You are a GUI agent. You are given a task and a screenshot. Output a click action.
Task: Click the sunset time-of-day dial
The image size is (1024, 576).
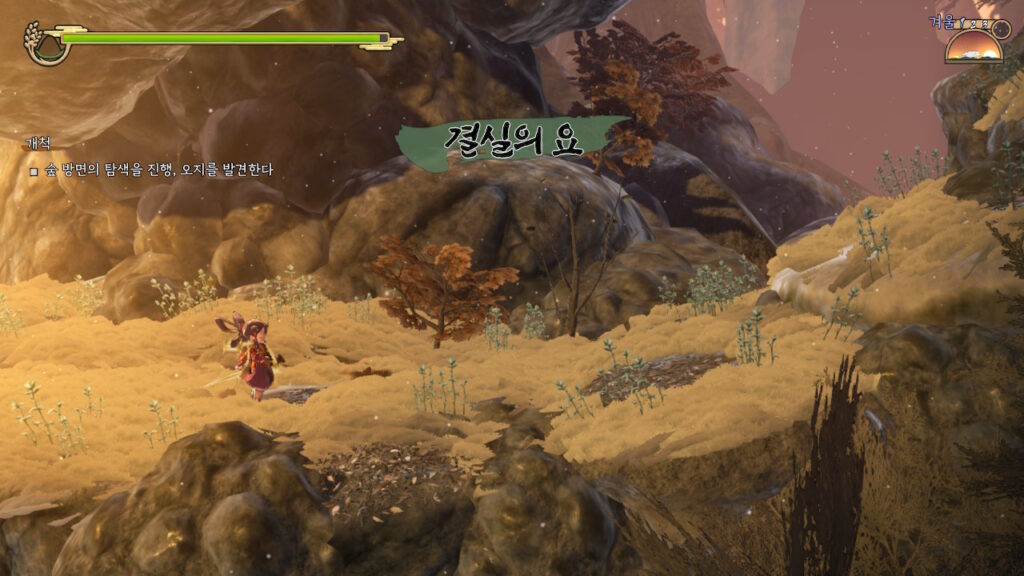click(974, 45)
